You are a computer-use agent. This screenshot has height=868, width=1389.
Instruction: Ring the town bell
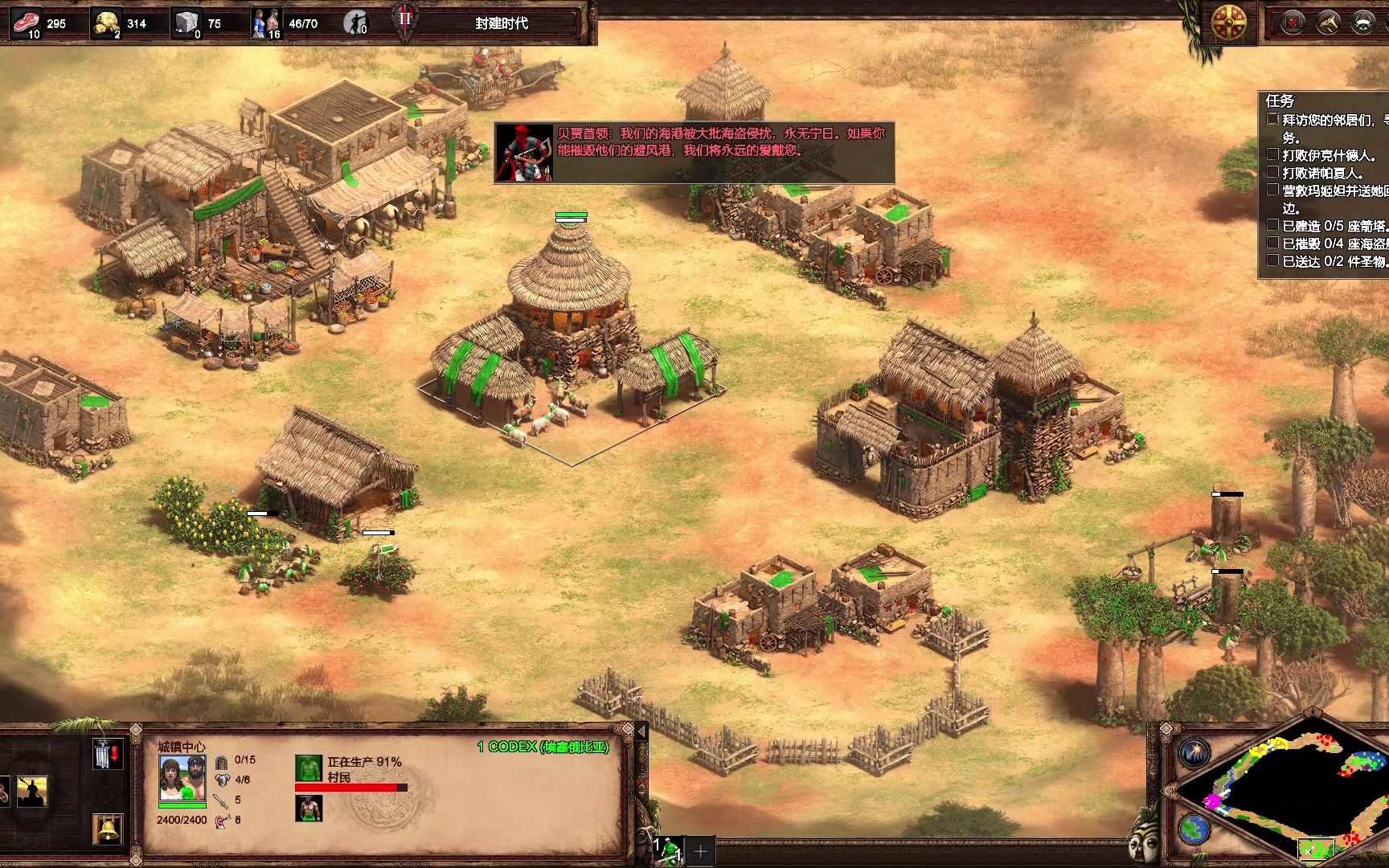point(107,828)
